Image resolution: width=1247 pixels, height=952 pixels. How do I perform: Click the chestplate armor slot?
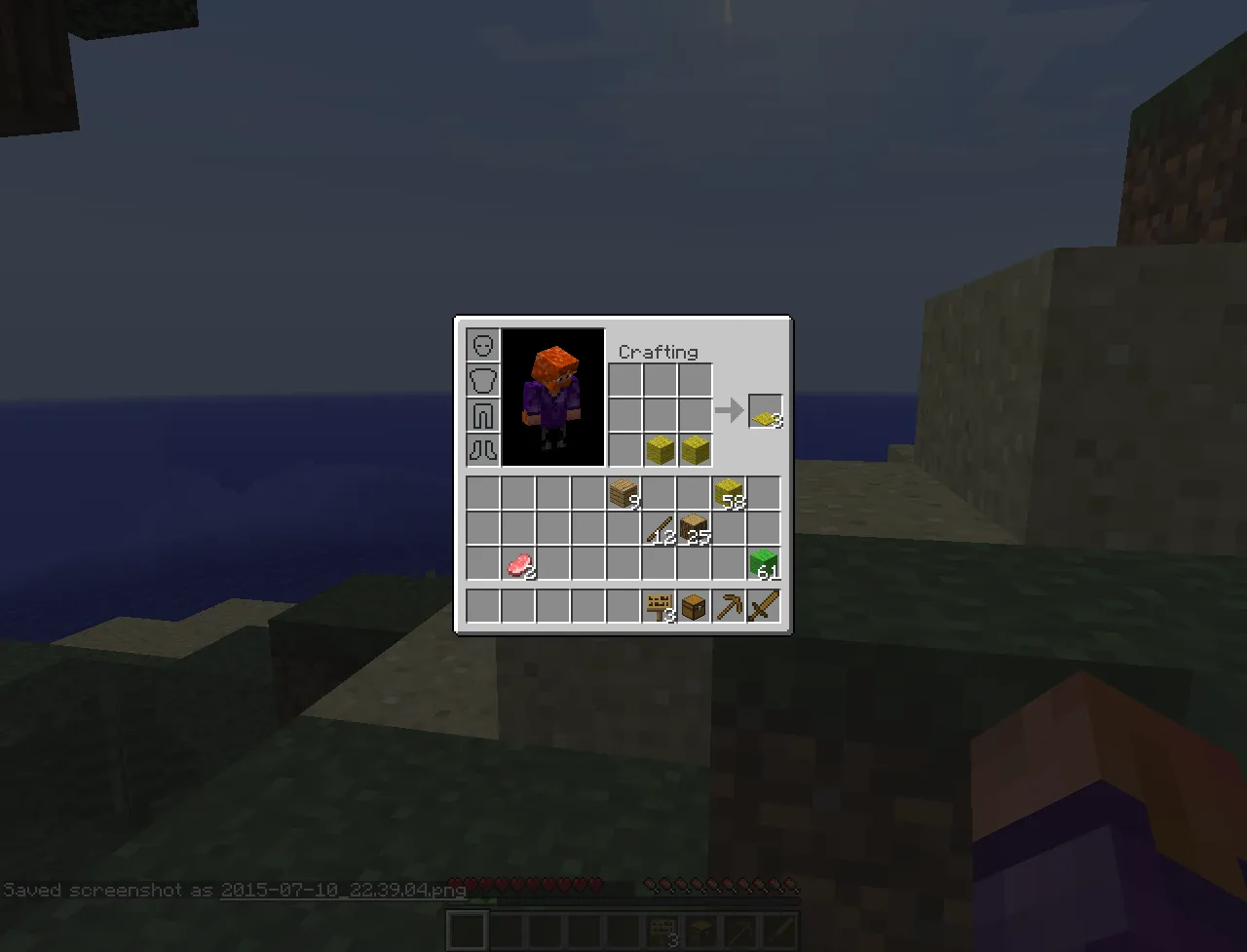pyautogui.click(x=482, y=380)
